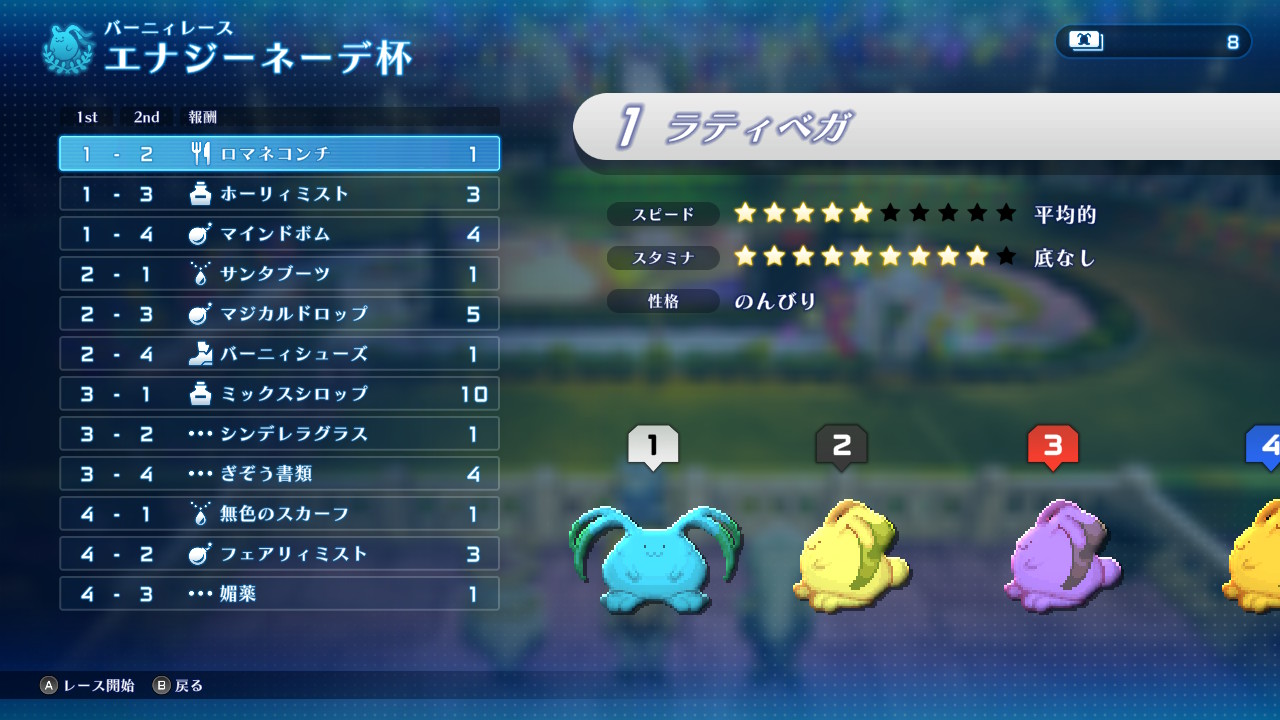Select the 1-2 ロマネコンチ bet row
The height and width of the screenshot is (720, 1280).
[x=279, y=154]
